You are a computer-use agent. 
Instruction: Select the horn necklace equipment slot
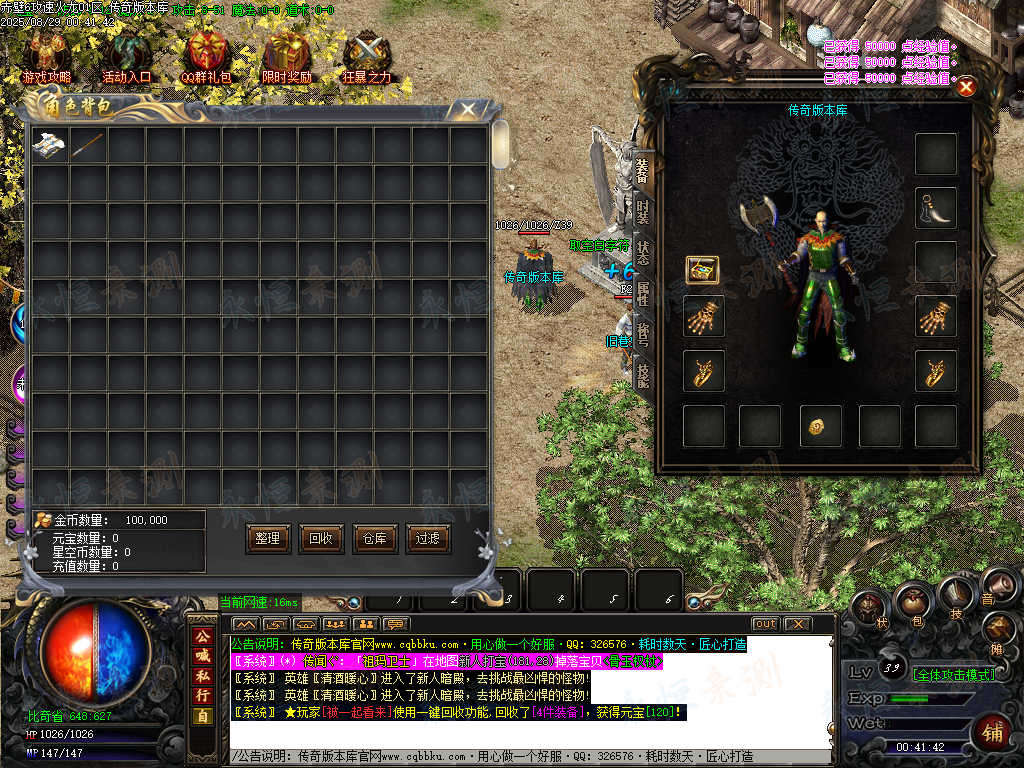coord(936,207)
